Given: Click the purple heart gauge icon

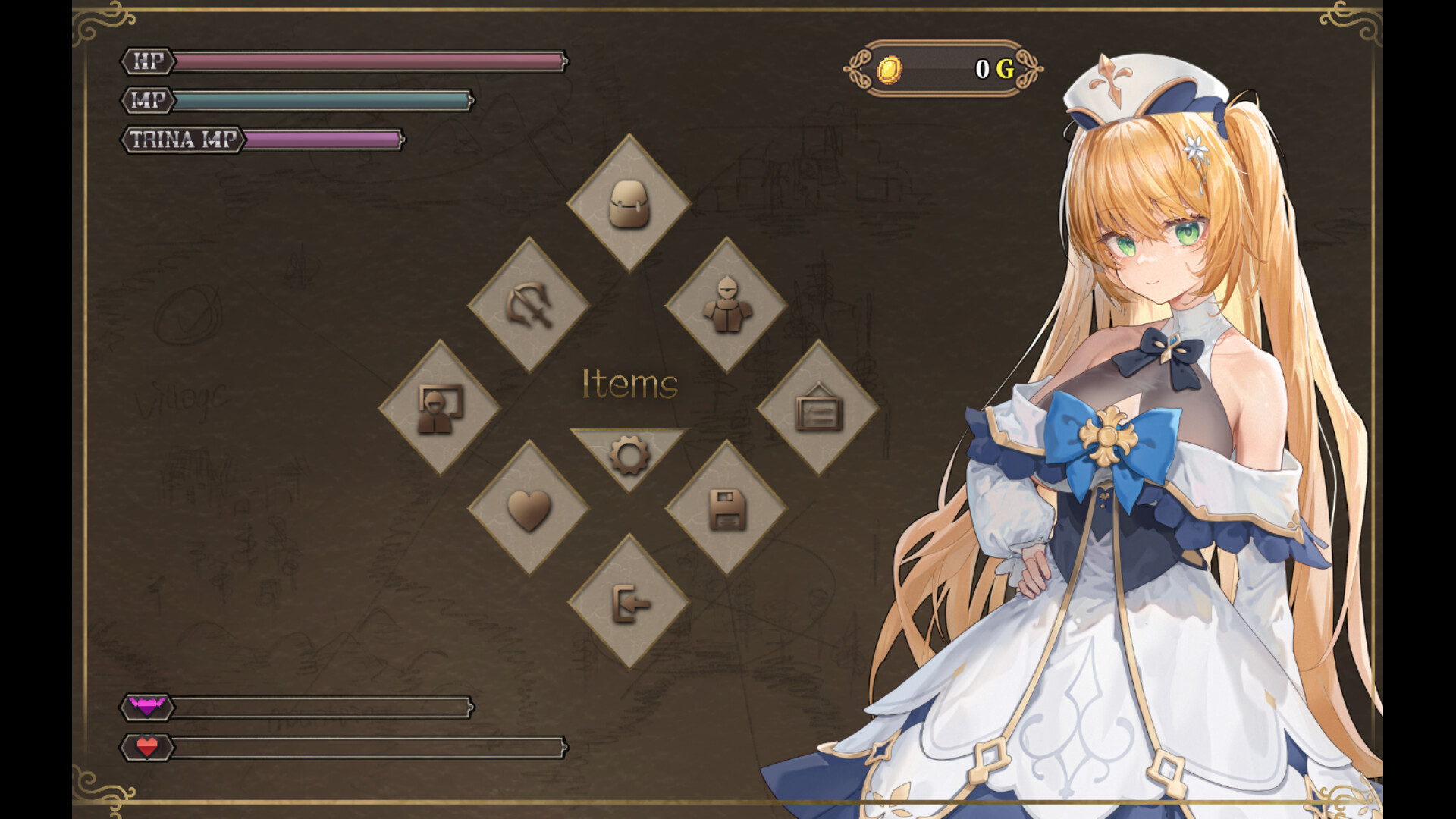Looking at the screenshot, I should pyautogui.click(x=145, y=706).
